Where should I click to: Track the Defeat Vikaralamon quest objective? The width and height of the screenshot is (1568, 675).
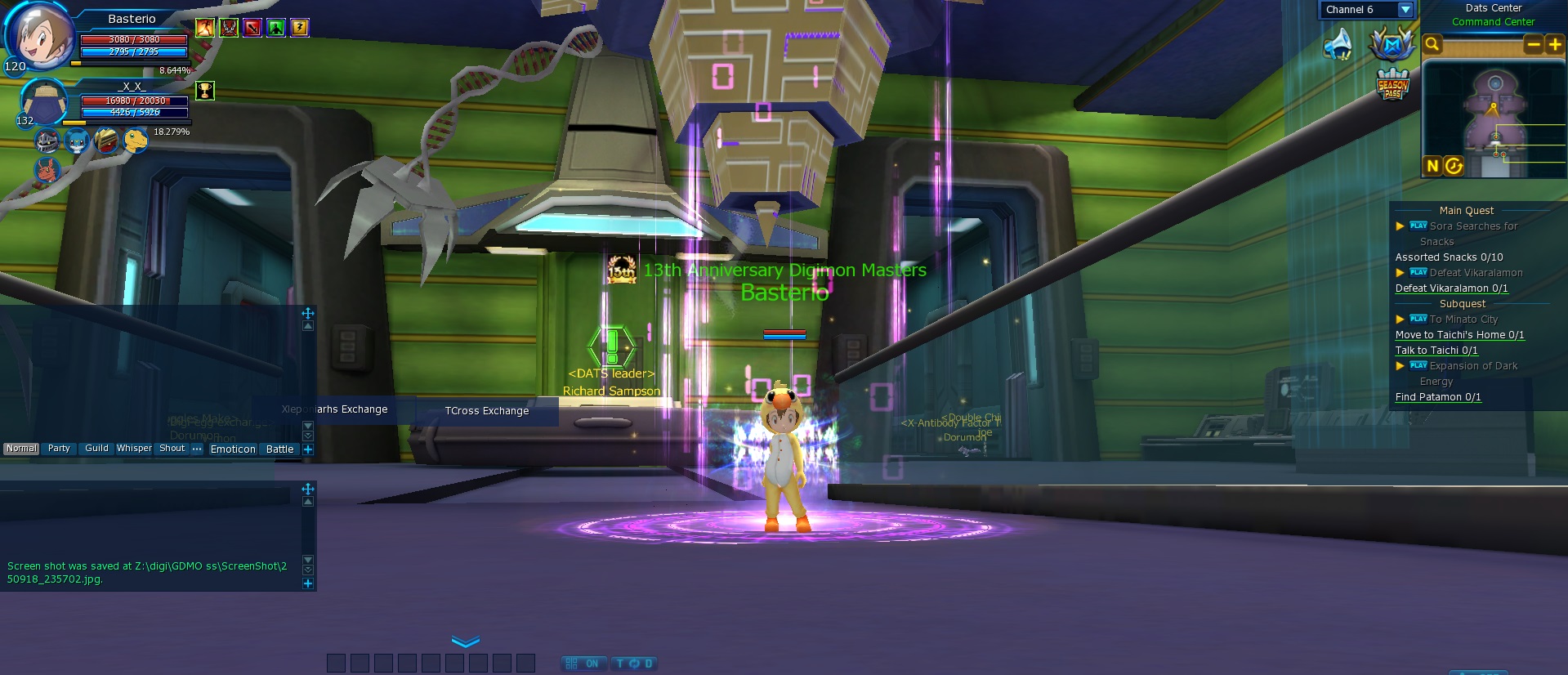coord(1451,288)
